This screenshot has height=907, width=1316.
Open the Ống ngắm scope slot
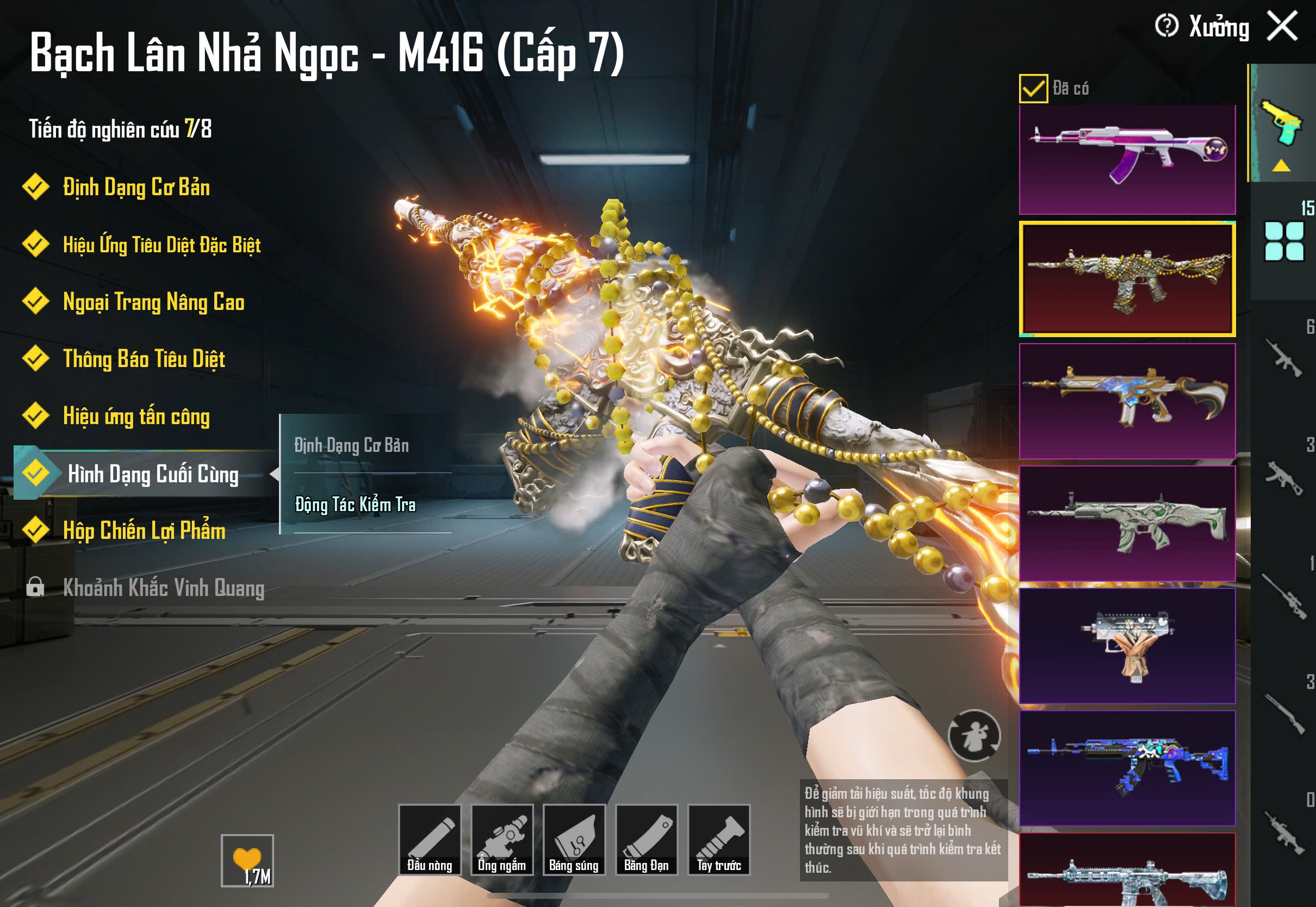click(x=502, y=840)
